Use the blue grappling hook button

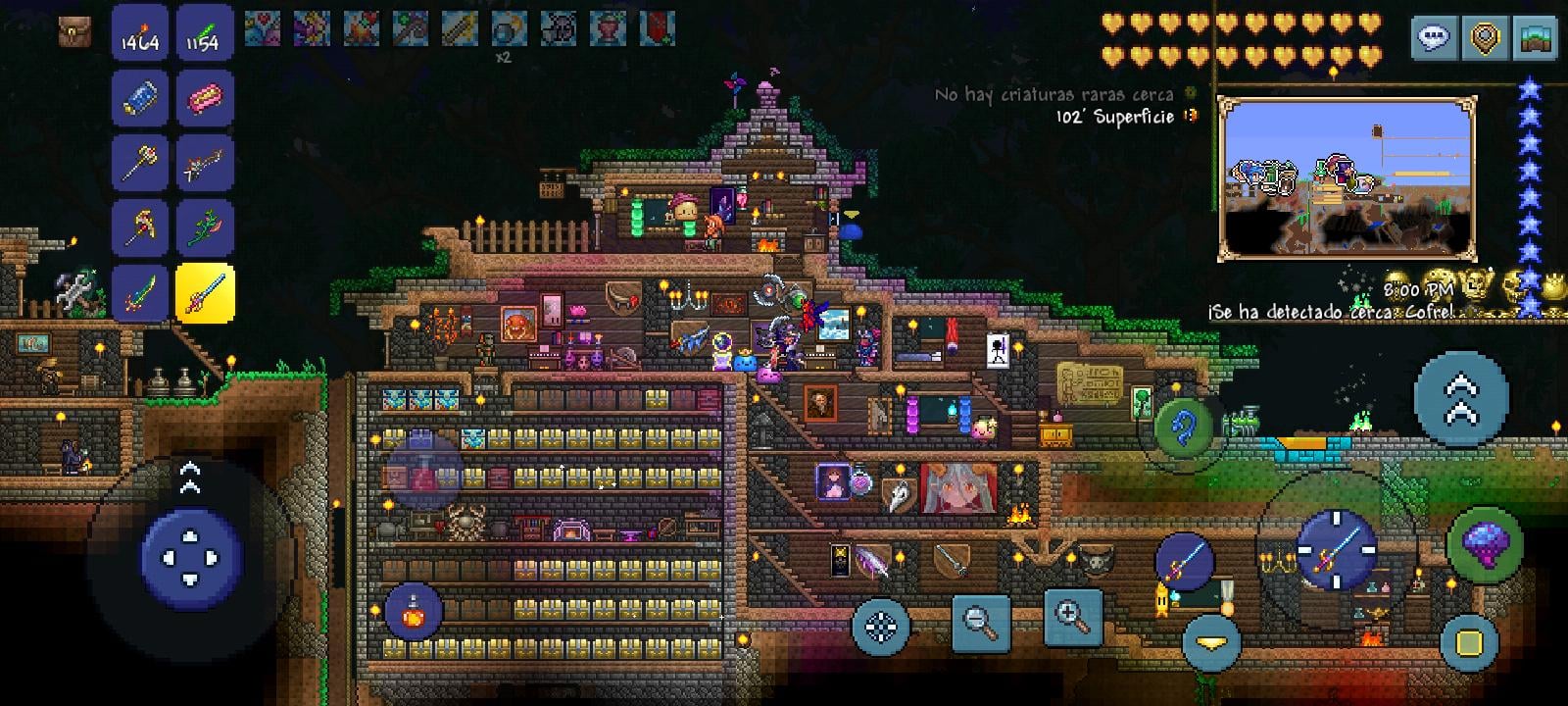pyautogui.click(x=1184, y=428)
